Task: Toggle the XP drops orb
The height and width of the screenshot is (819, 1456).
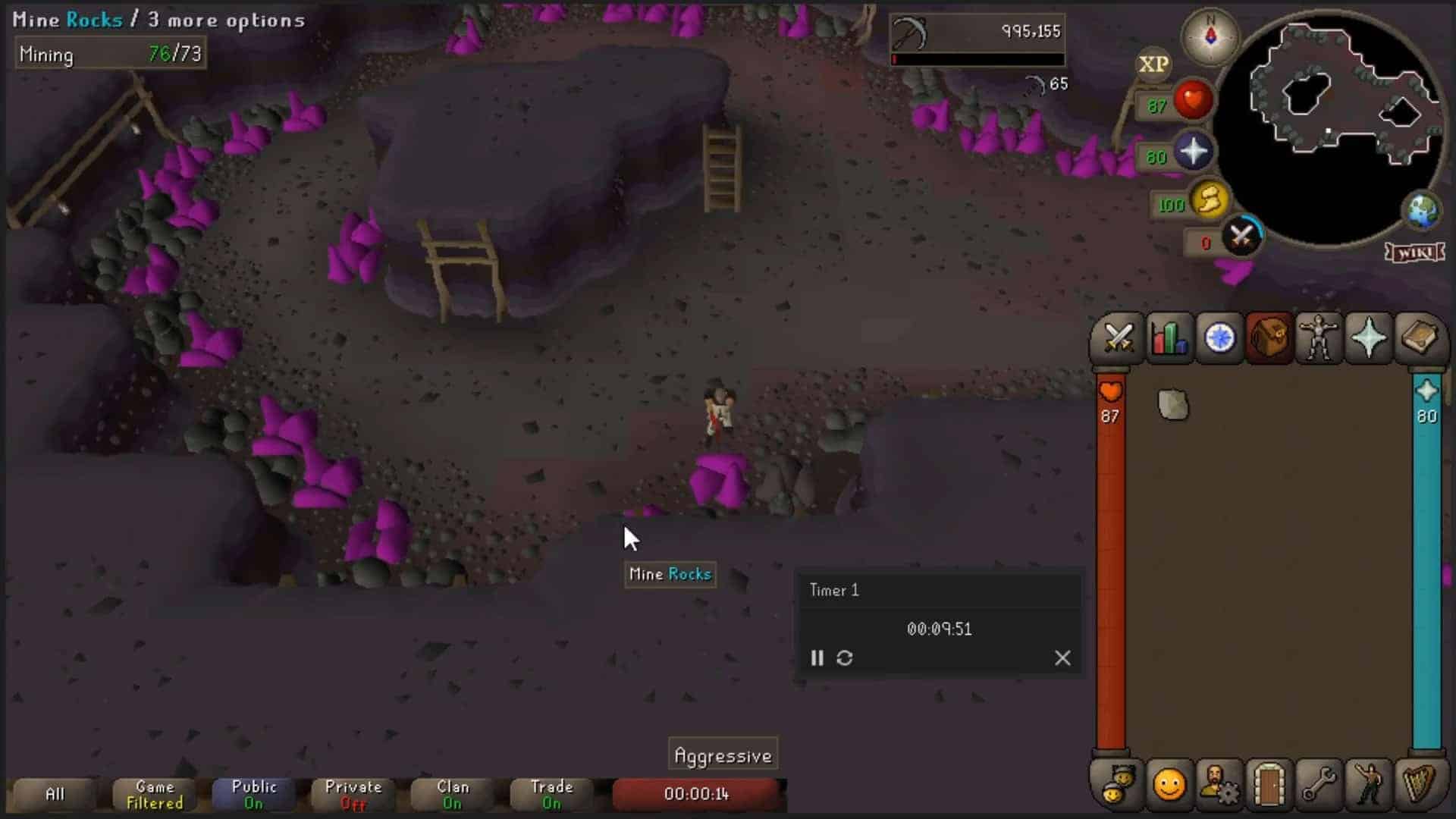Action: [1153, 65]
